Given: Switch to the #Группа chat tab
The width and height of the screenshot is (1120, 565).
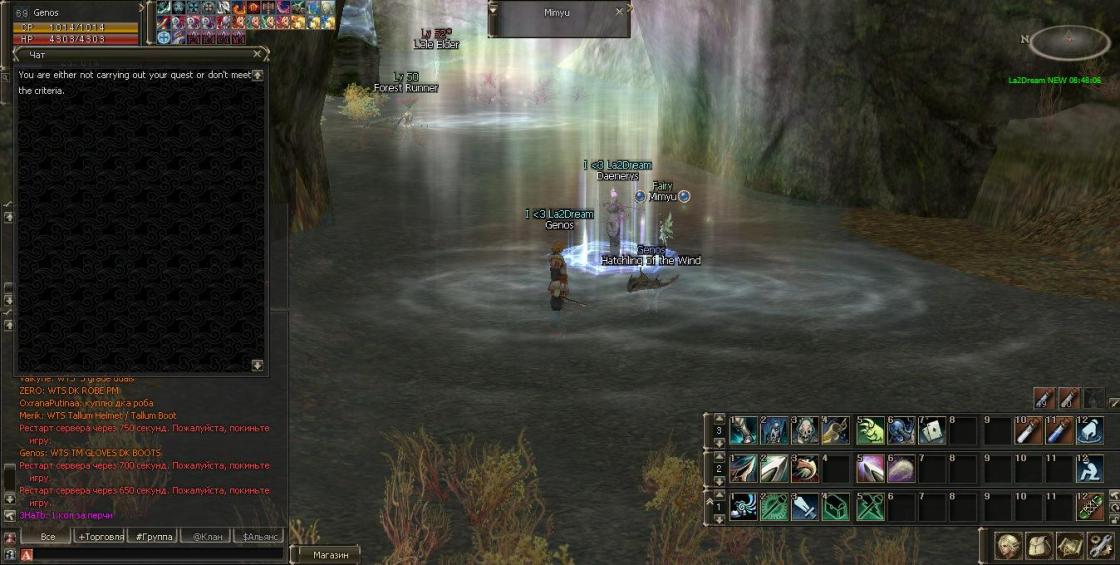Looking at the screenshot, I should click(154, 536).
